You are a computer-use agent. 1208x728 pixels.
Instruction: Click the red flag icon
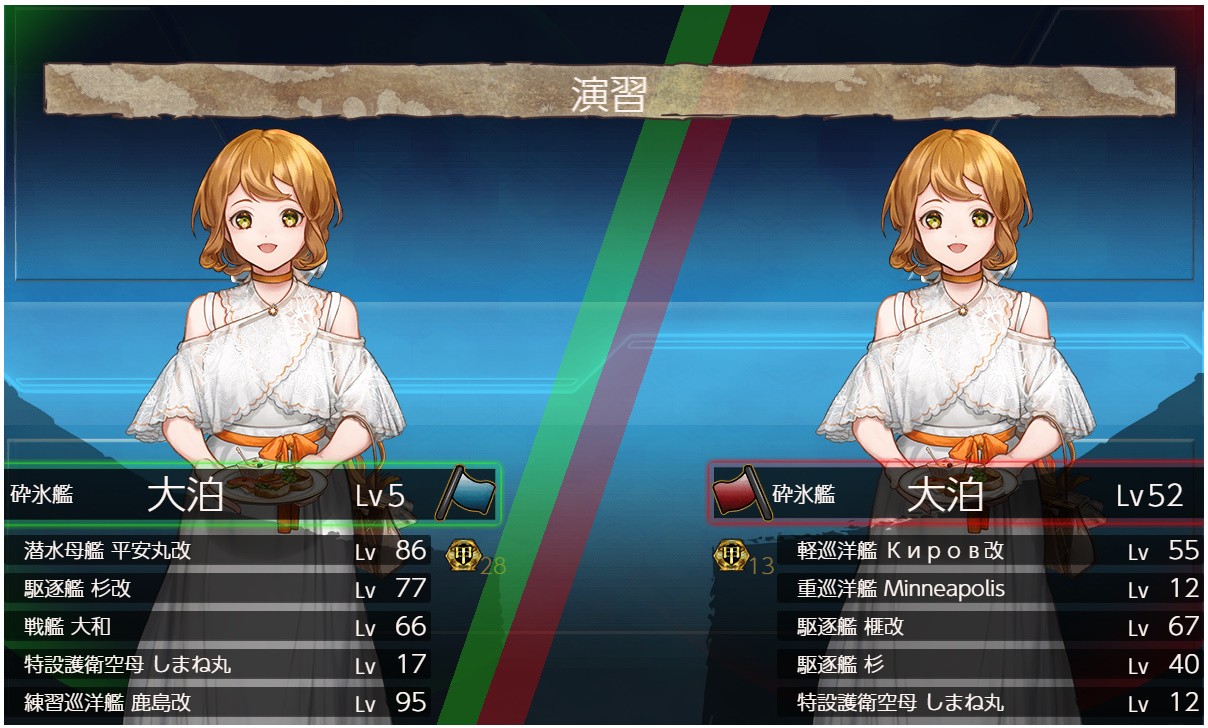(740, 492)
